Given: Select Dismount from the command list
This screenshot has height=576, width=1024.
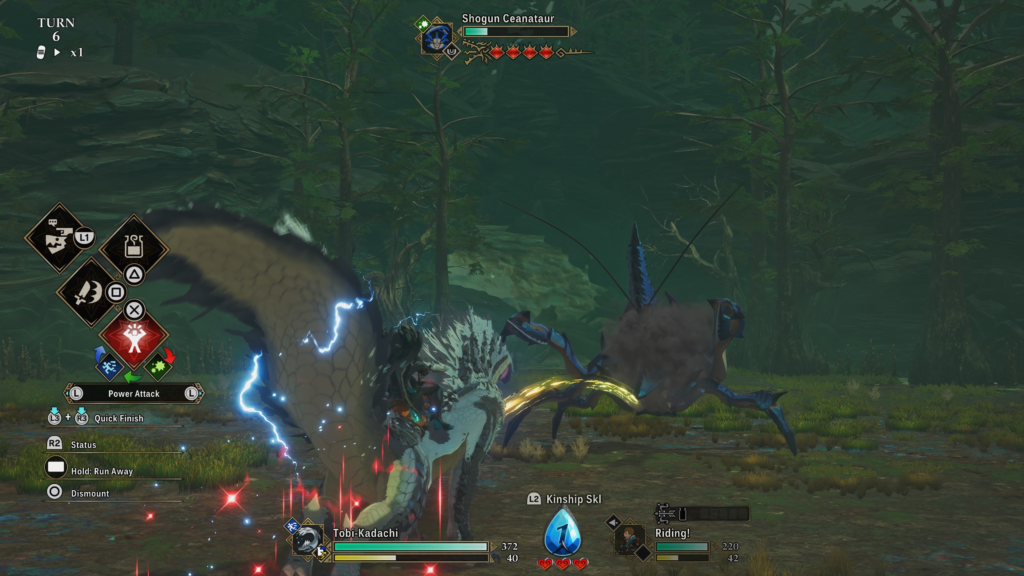Looking at the screenshot, I should point(90,493).
